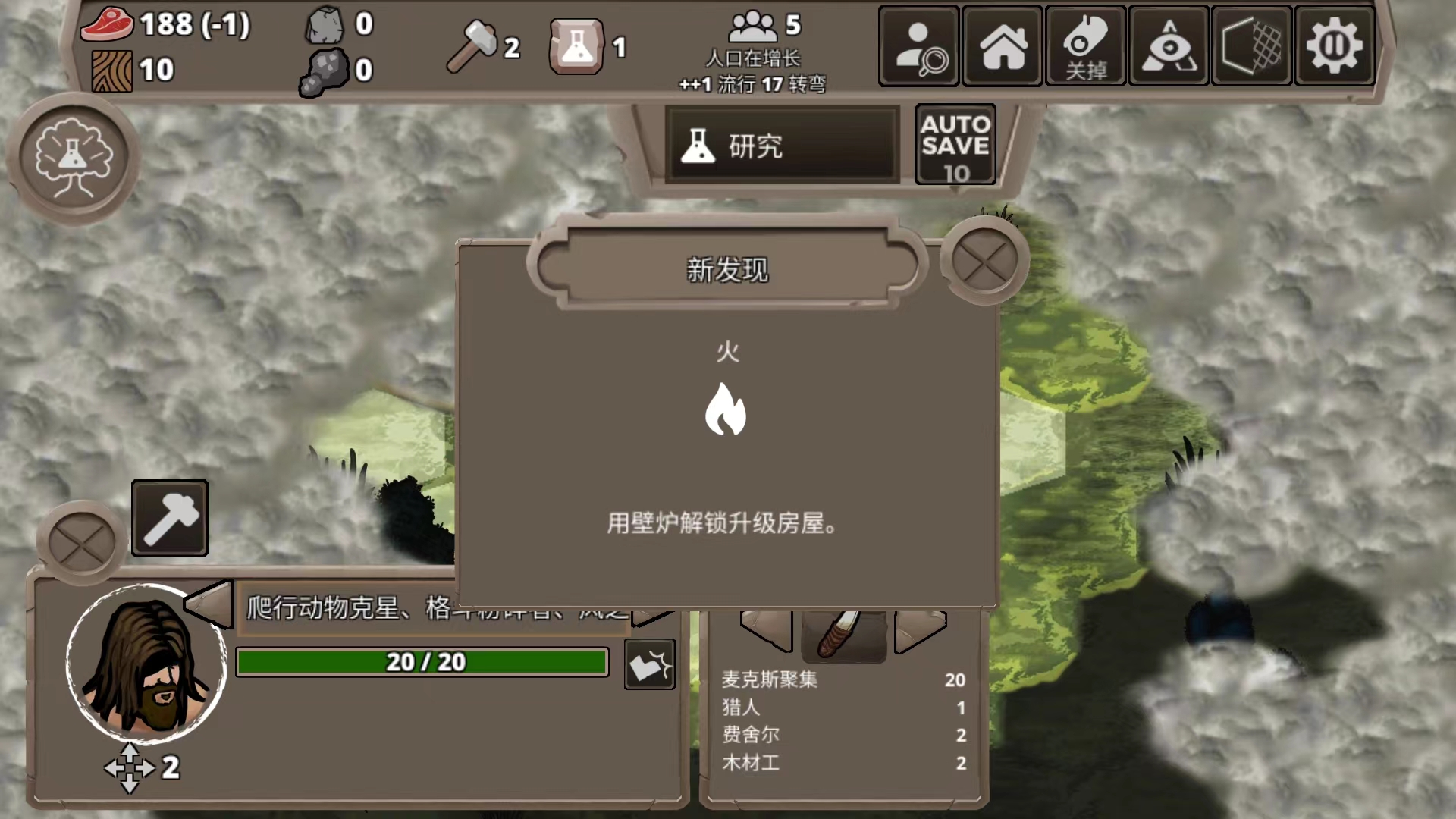Select the hammer build tool icon
1456x819 pixels.
point(169,518)
